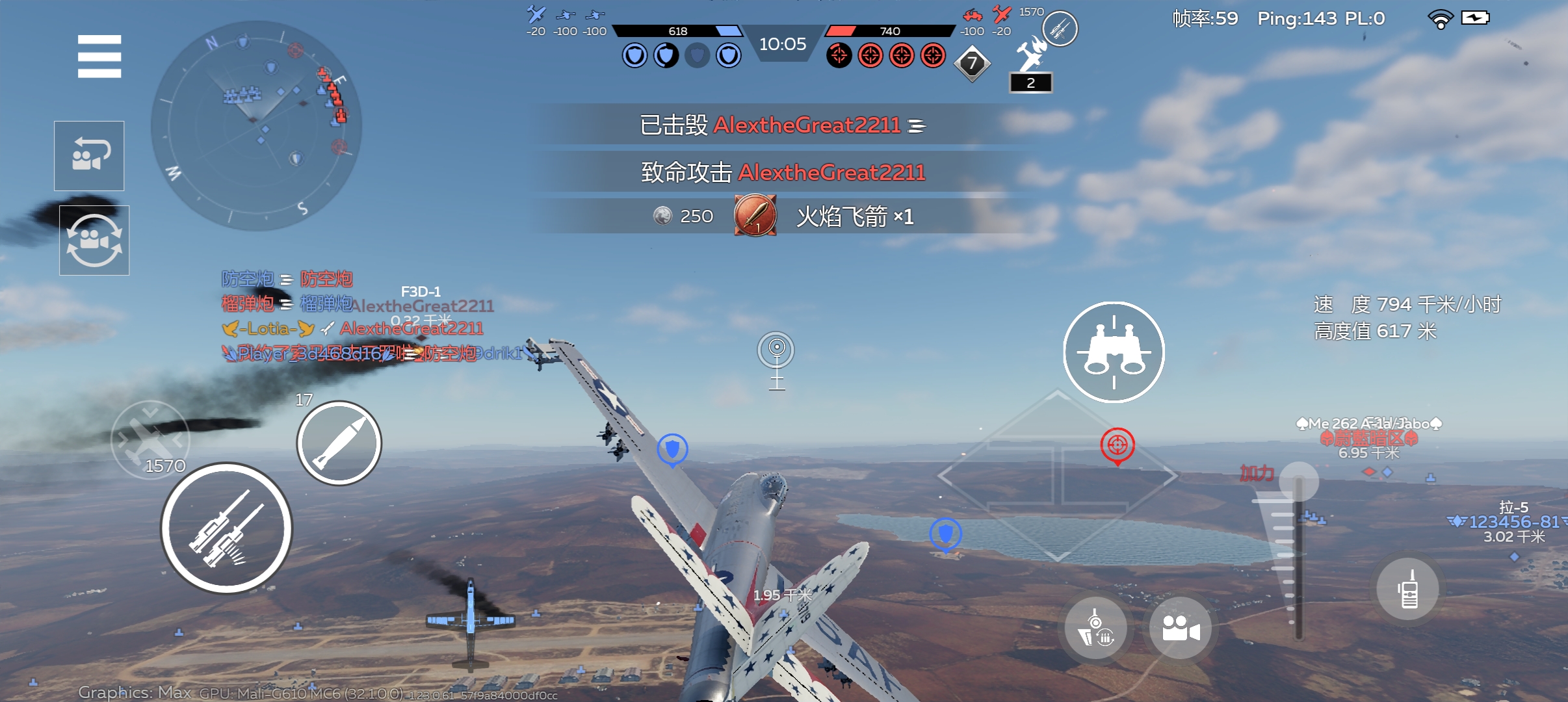
Task: Tap the video camera button
Action: coord(1180,628)
